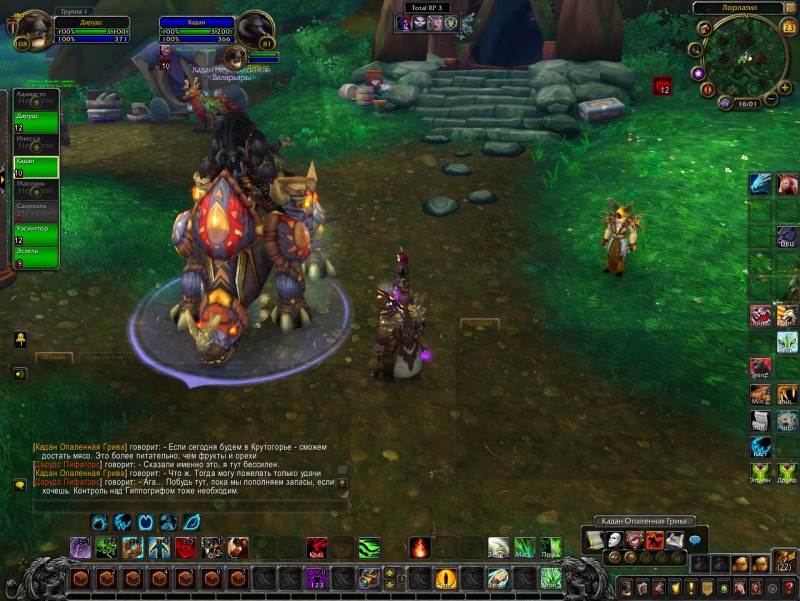Viewport: 800px width, 601px height.
Task: Click the blue chat bubble icon
Action: pos(694,540)
